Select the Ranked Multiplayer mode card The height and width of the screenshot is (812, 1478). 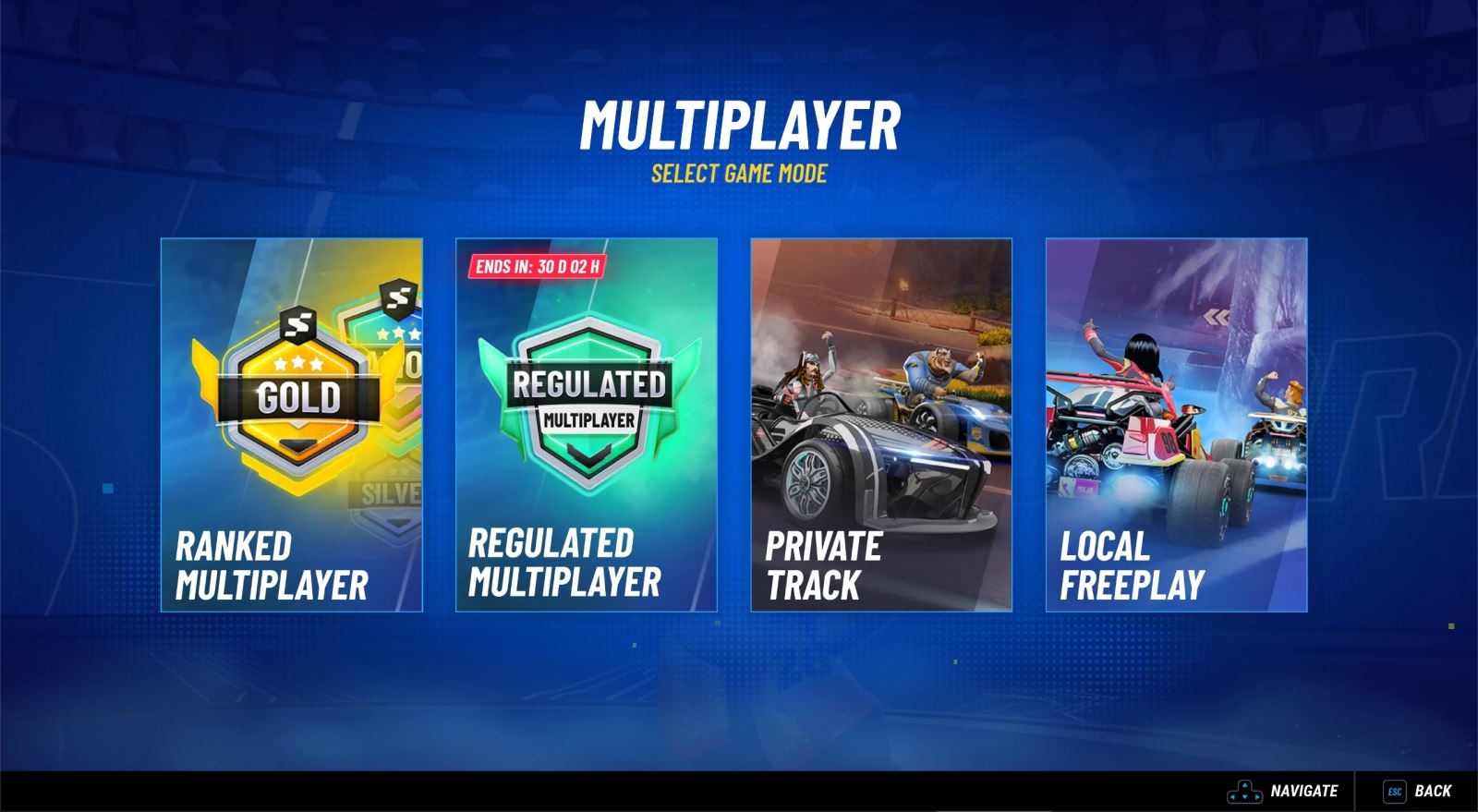pos(291,425)
